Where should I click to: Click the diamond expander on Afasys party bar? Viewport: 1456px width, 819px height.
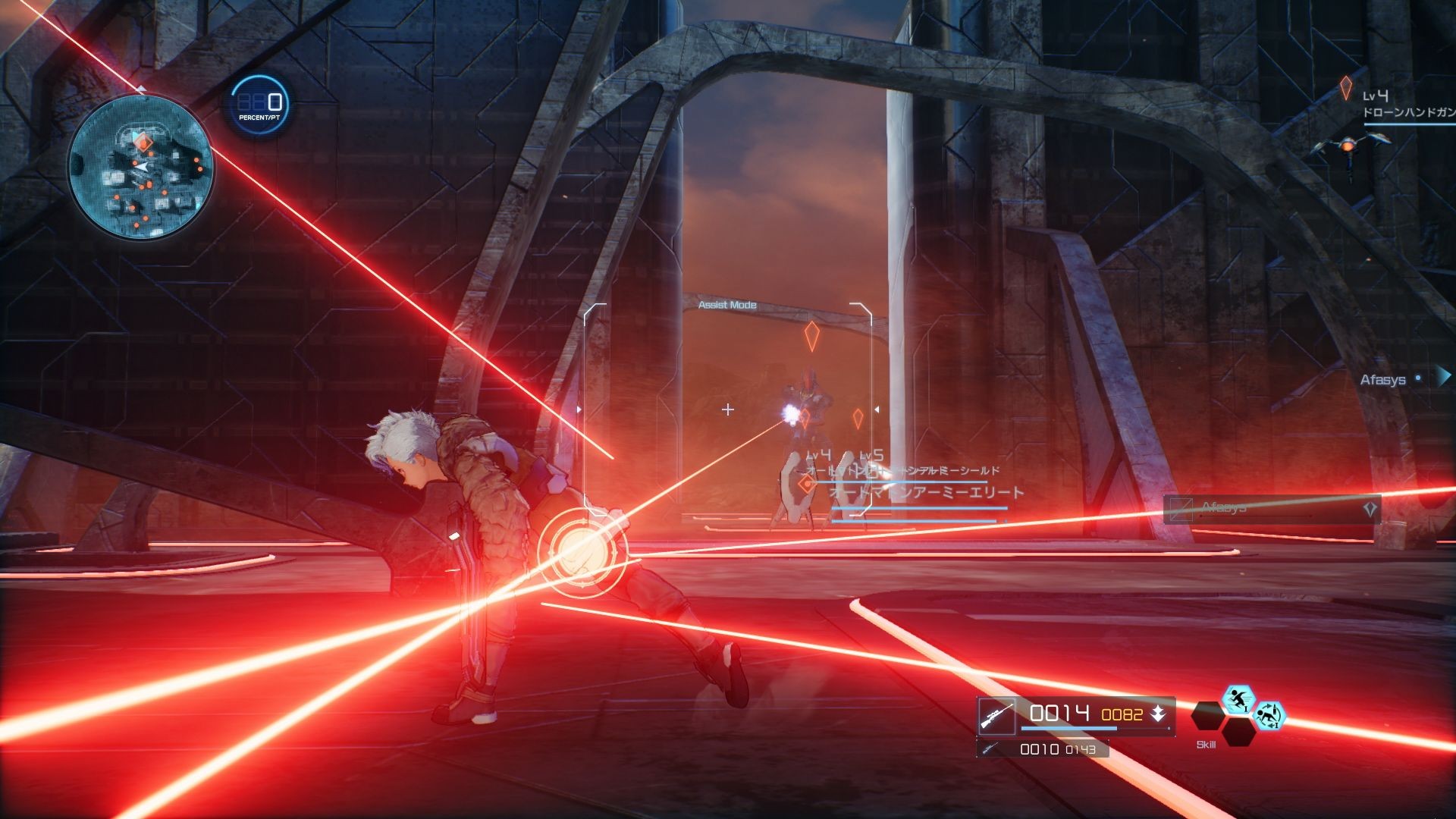coord(1370,508)
